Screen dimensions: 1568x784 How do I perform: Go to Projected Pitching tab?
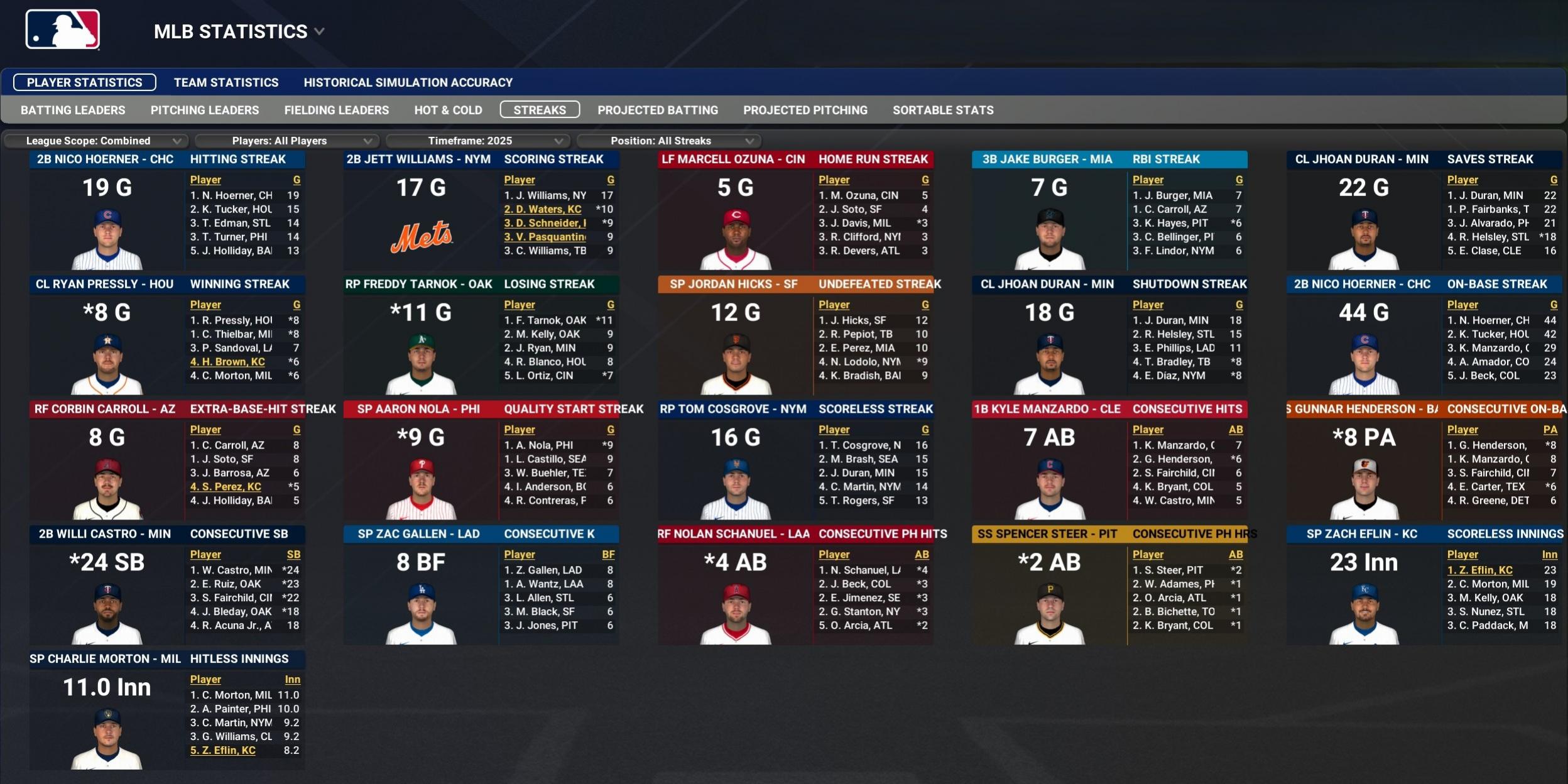(x=805, y=110)
